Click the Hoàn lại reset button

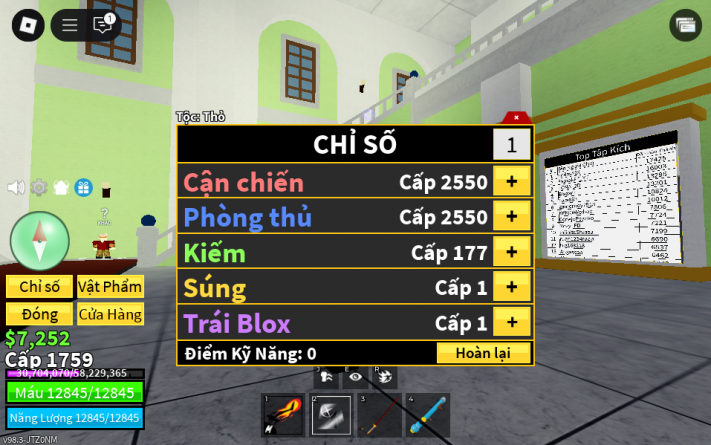(483, 352)
